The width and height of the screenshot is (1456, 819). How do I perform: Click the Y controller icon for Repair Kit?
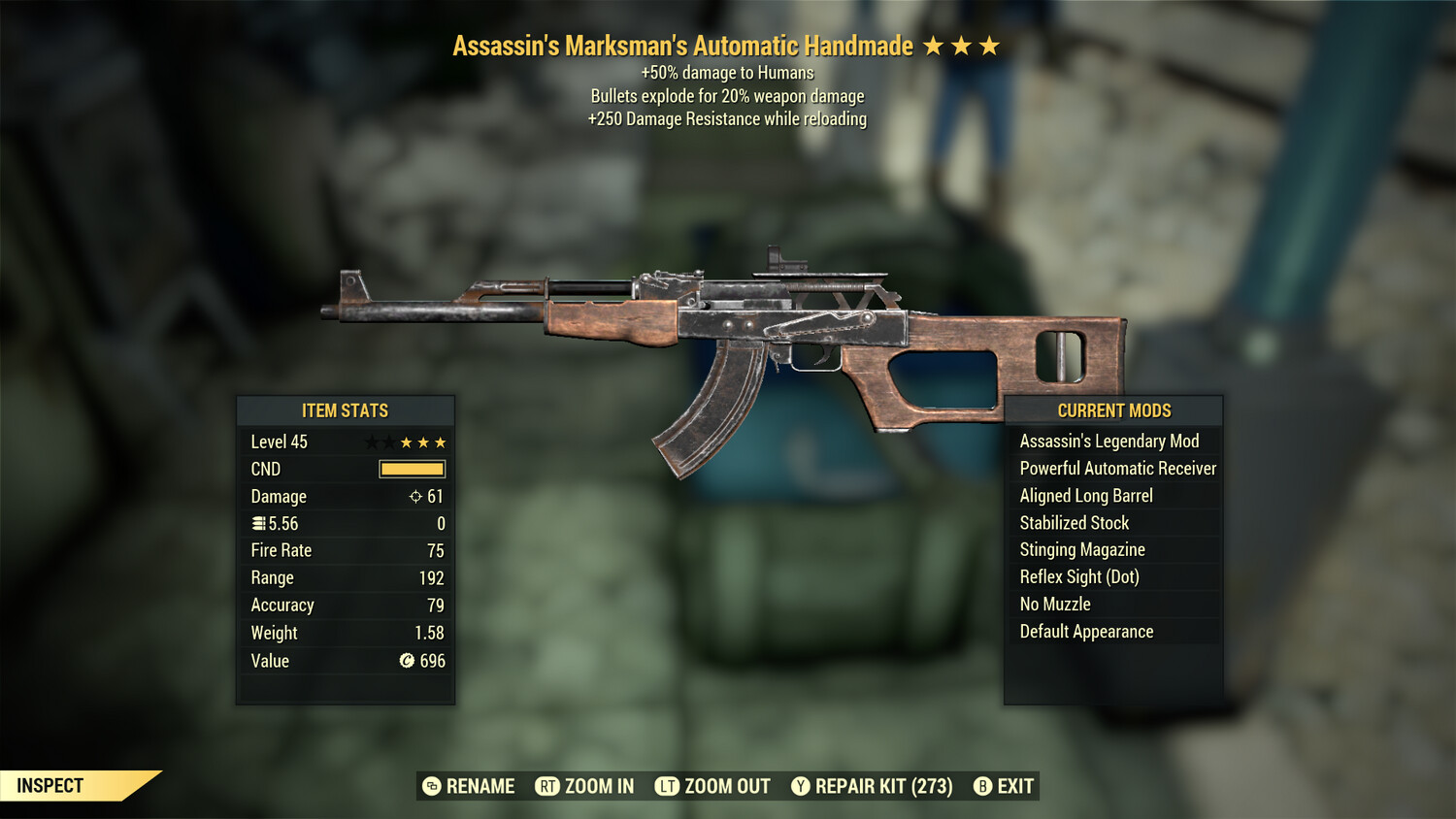coord(802,786)
